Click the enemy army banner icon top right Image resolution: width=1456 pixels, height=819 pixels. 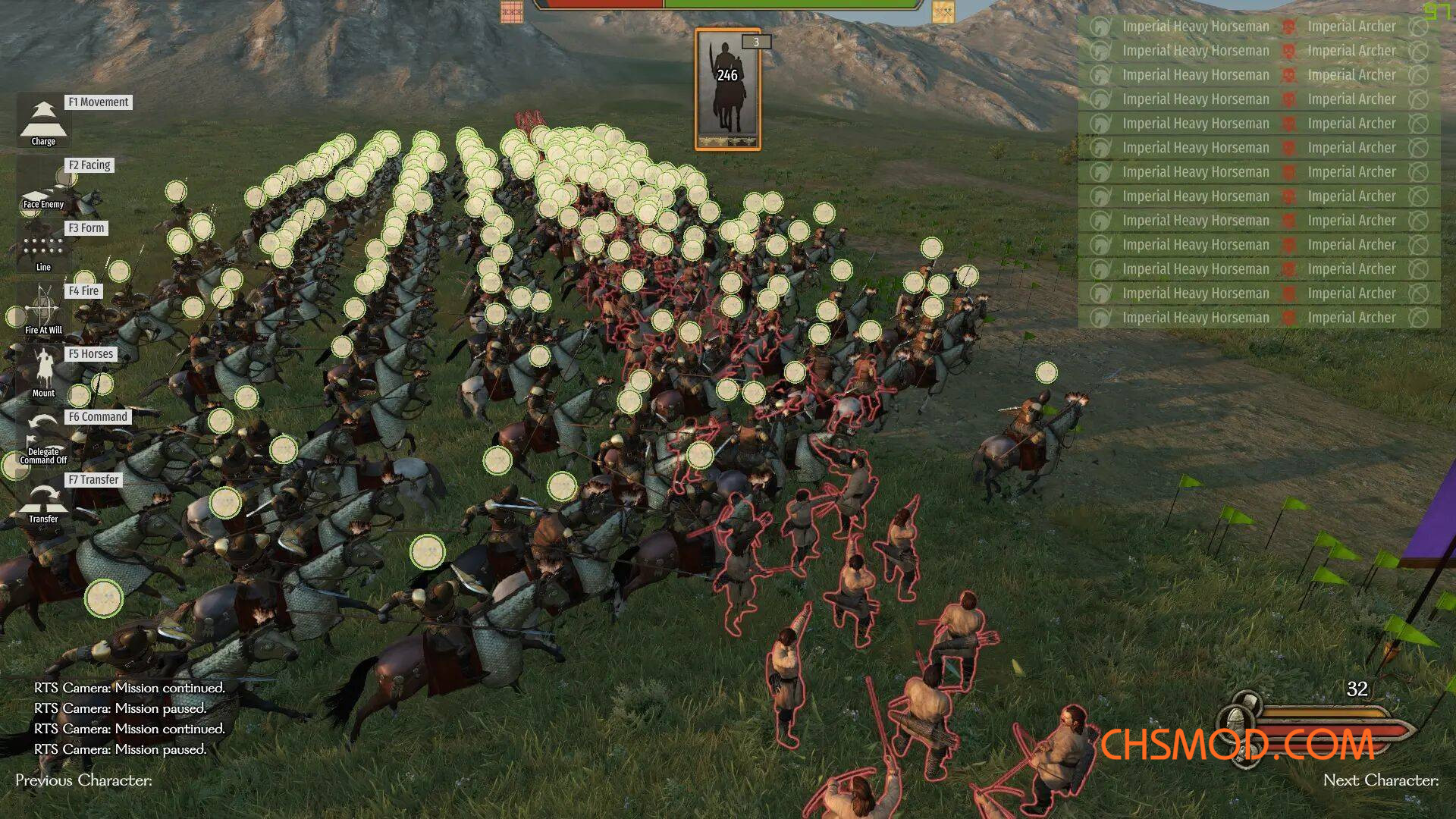click(943, 12)
